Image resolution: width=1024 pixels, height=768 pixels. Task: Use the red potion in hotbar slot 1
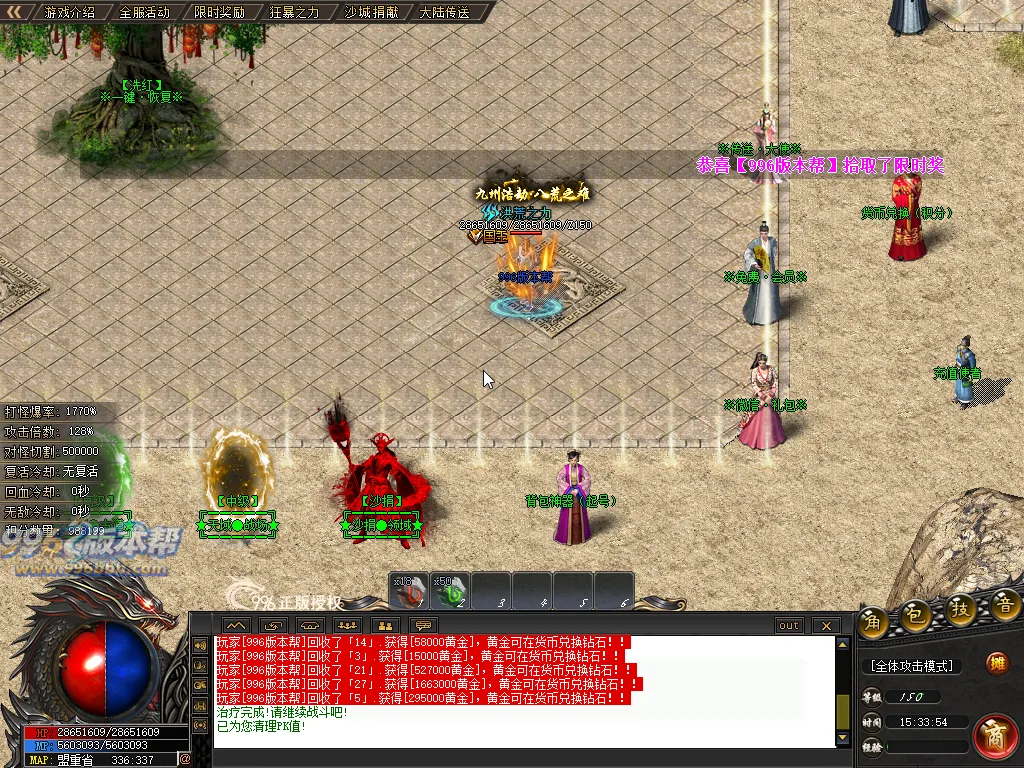(x=409, y=591)
